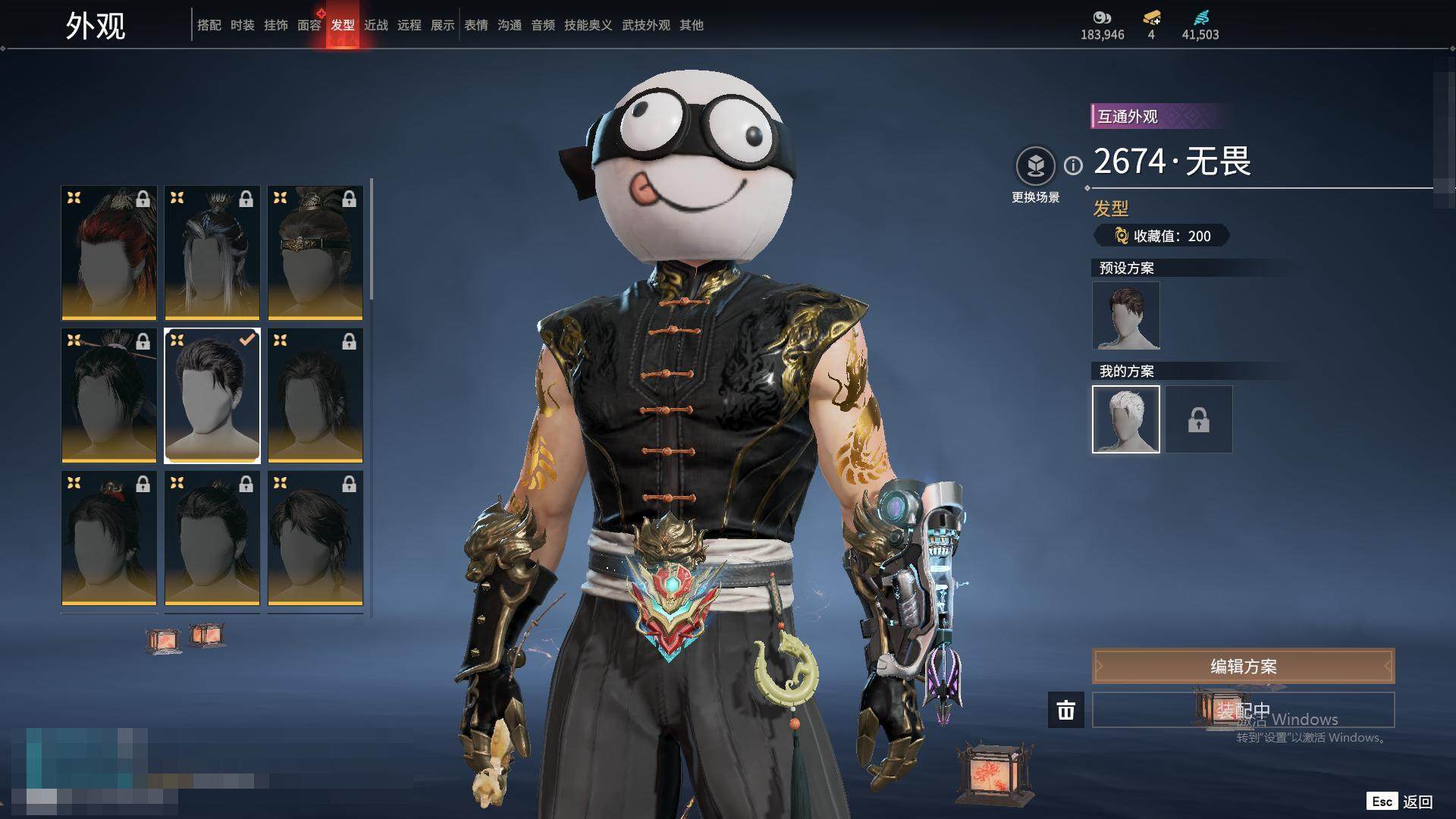This screenshot has height=819, width=1456.
Task: Open the info icon beside 2674·无畏
Action: (x=1073, y=165)
